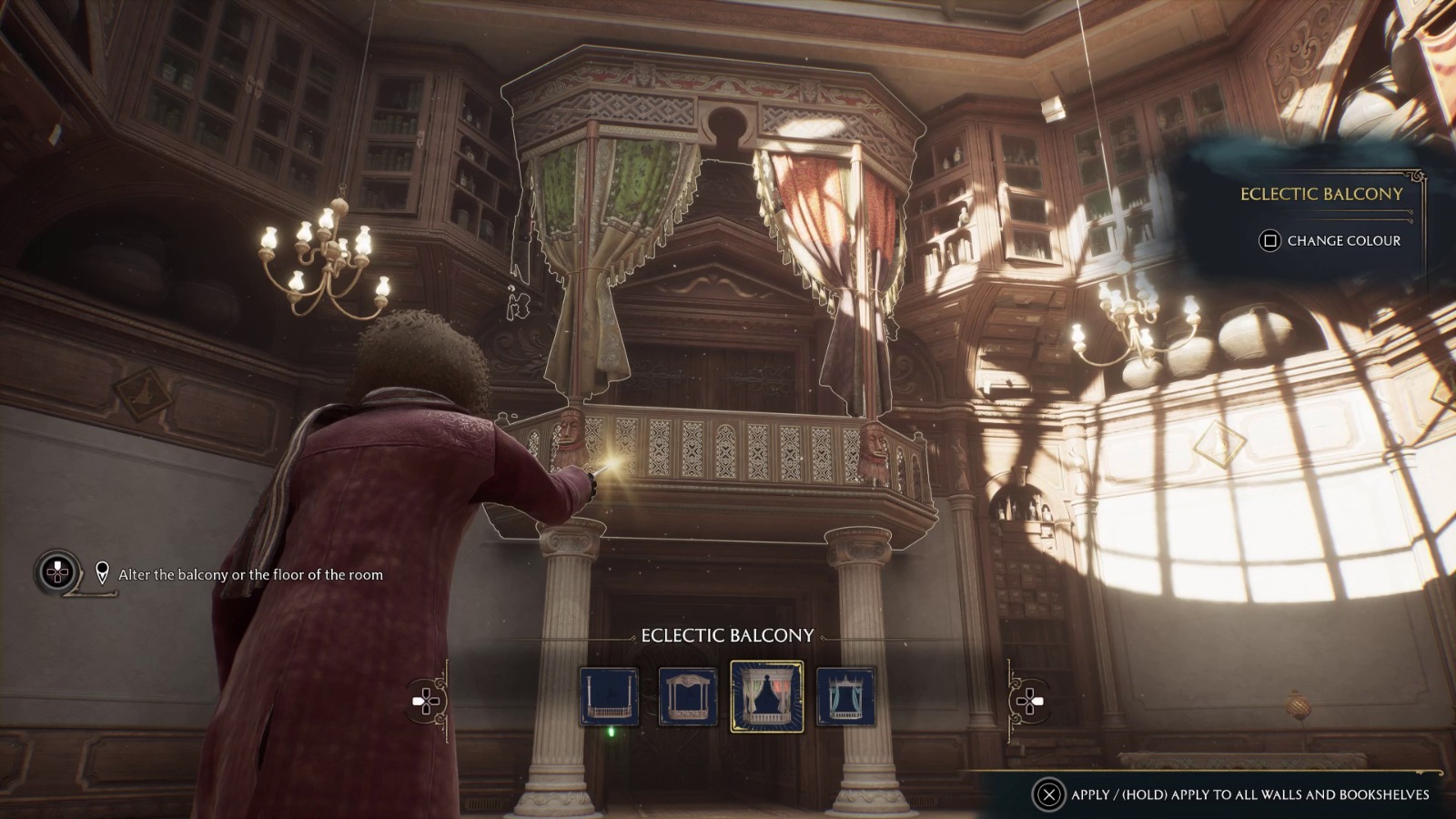
Task: Choose the roofed balcony without curtains
Action: tap(688, 697)
